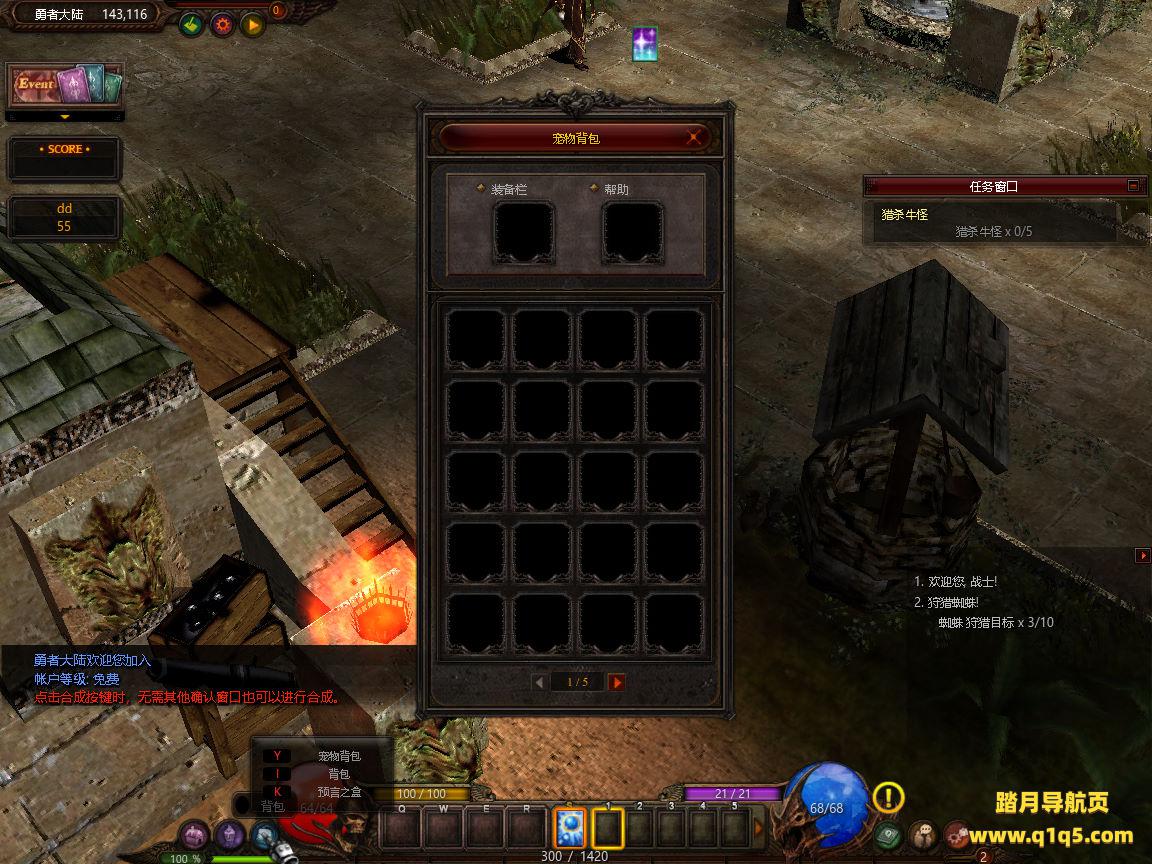Select the pet equipment slot under 装备栏
1152x864 pixels.
(x=524, y=232)
